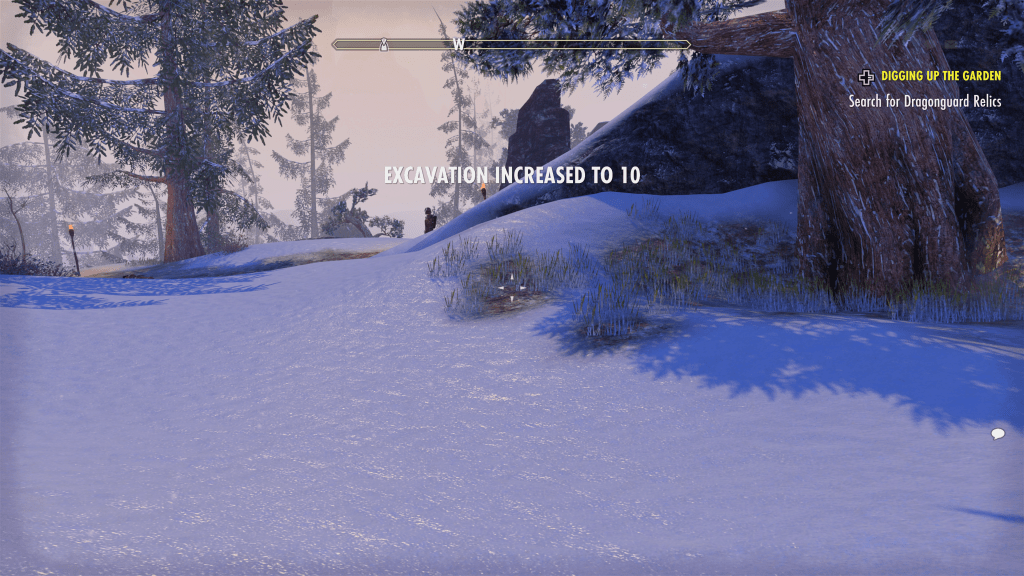
Task: Open the chat speech bubble icon
Action: 997,433
